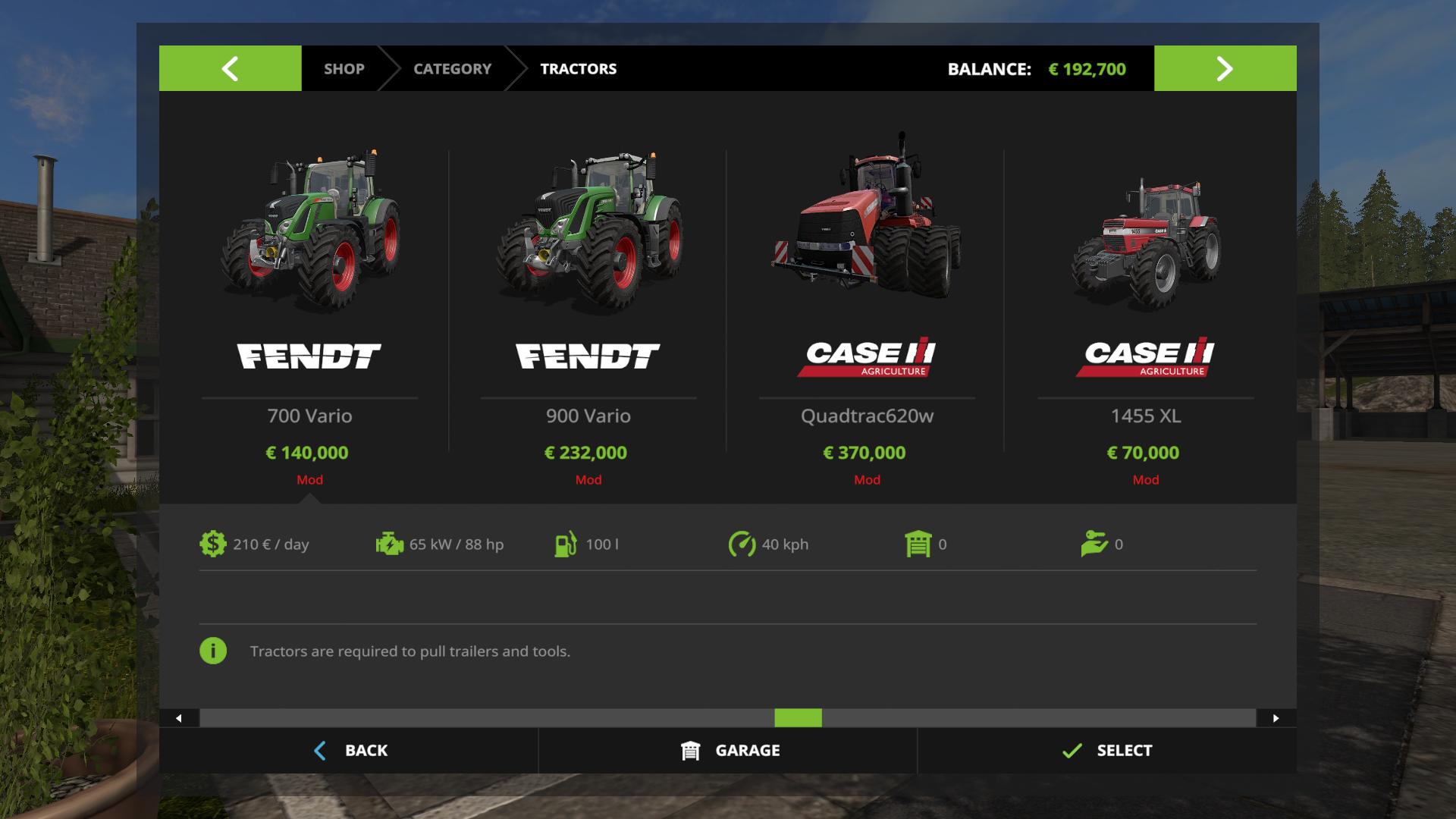Confirm with the SELECT button
The height and width of the screenshot is (819, 1456).
(1107, 751)
